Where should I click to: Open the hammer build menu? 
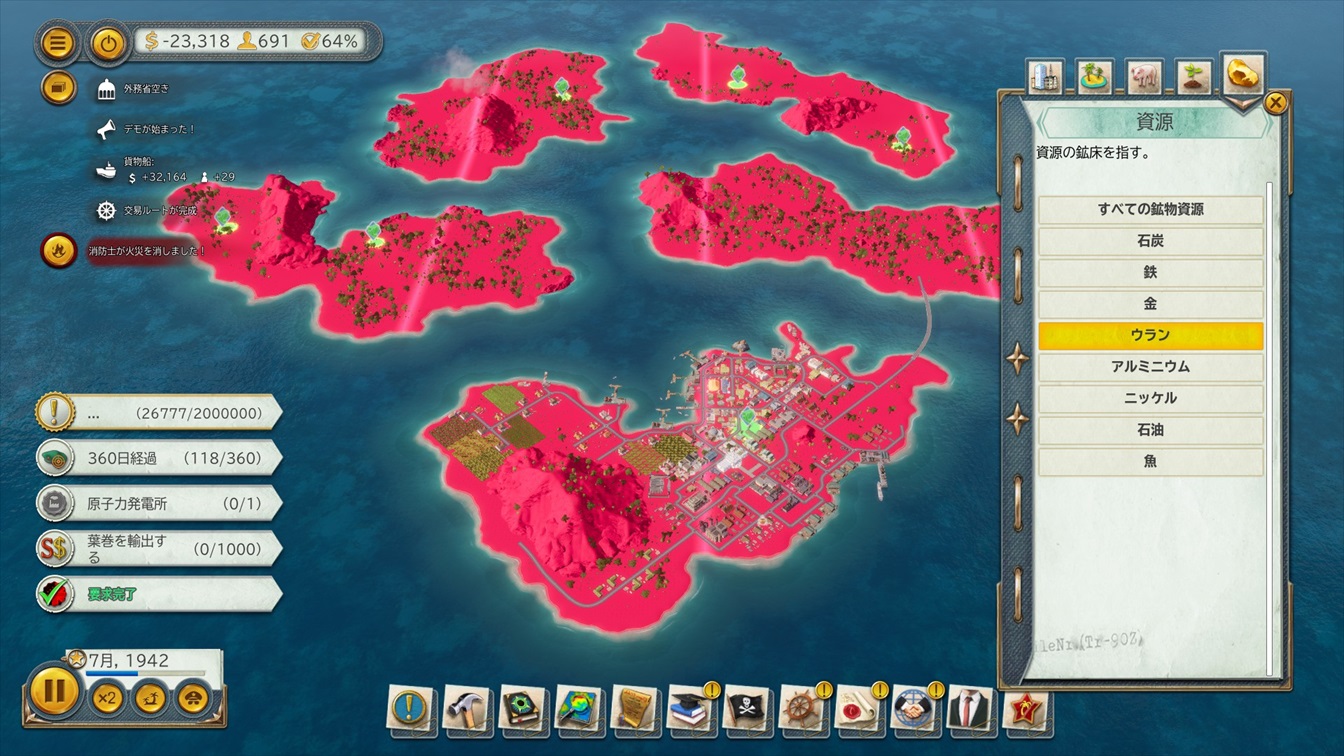466,706
